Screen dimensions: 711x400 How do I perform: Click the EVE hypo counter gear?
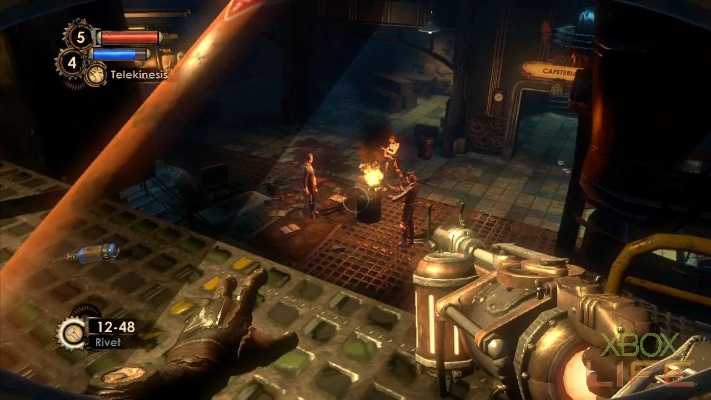(x=71, y=63)
